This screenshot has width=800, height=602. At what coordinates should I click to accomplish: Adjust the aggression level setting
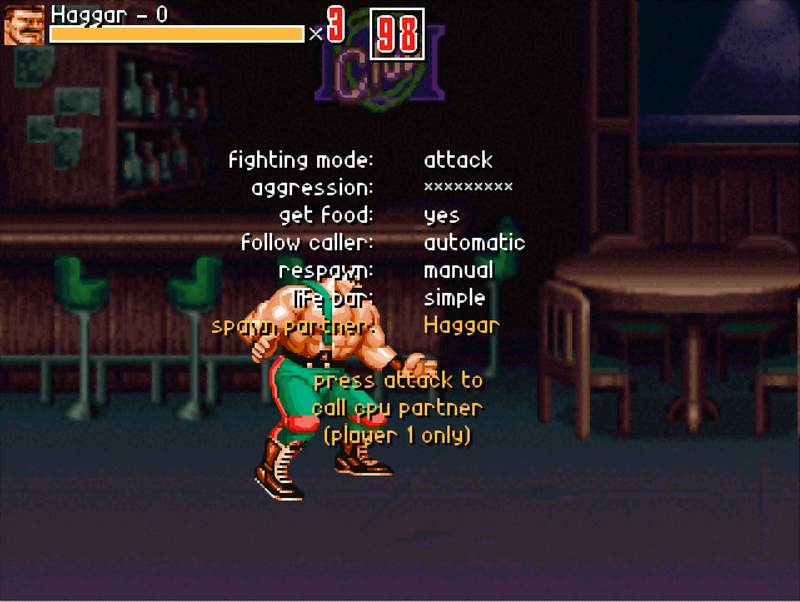468,187
